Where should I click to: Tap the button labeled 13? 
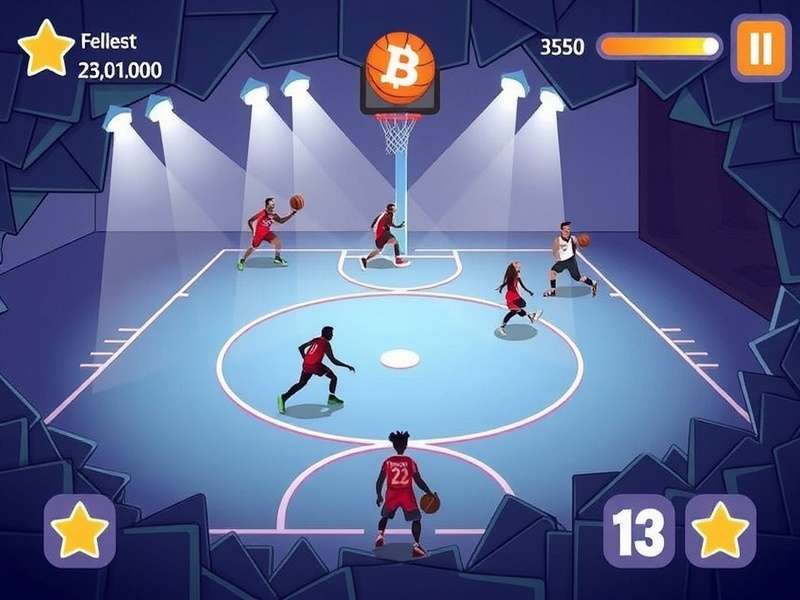[x=639, y=531]
